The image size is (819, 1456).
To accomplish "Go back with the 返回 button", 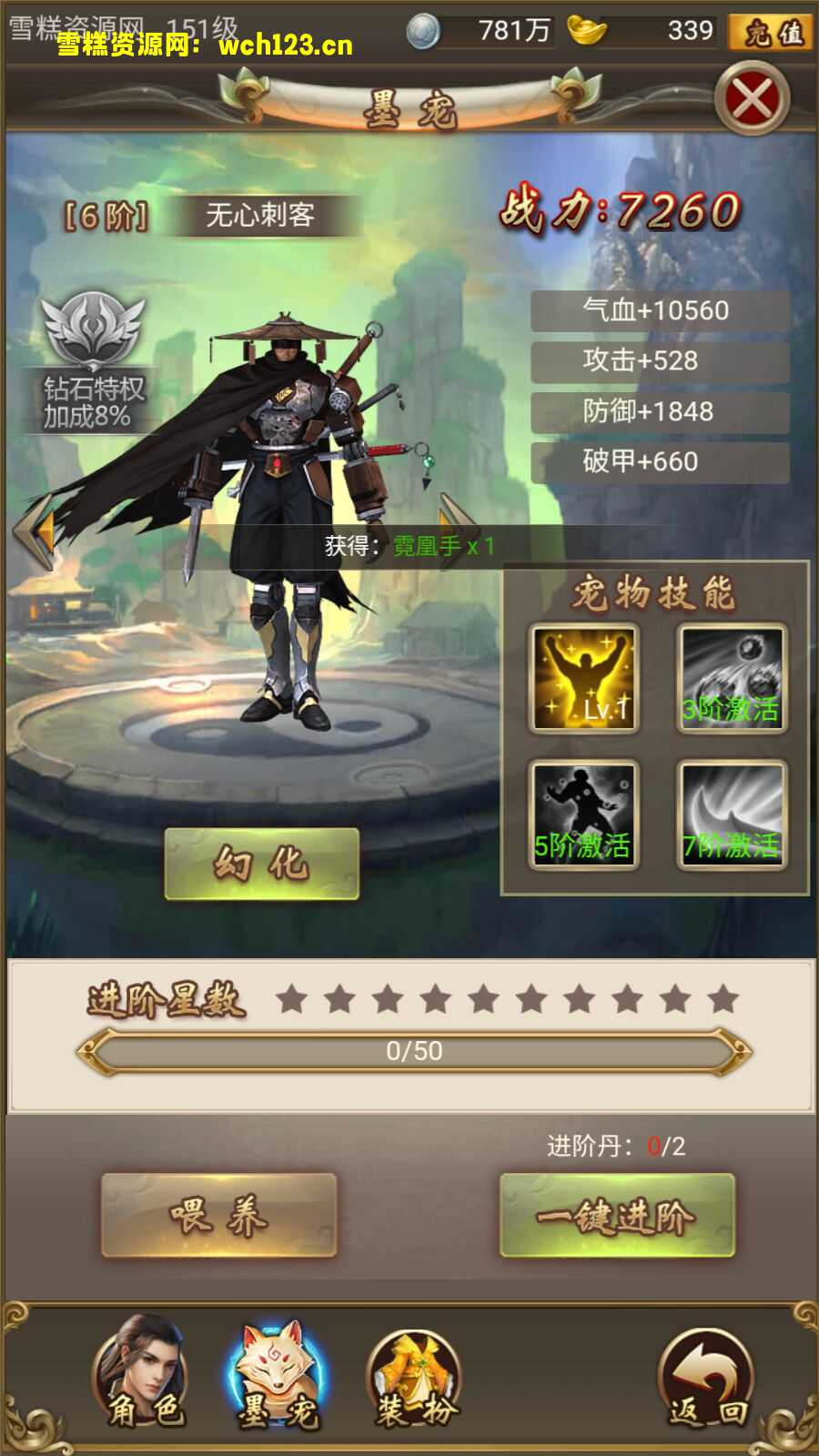I will pos(707,1378).
